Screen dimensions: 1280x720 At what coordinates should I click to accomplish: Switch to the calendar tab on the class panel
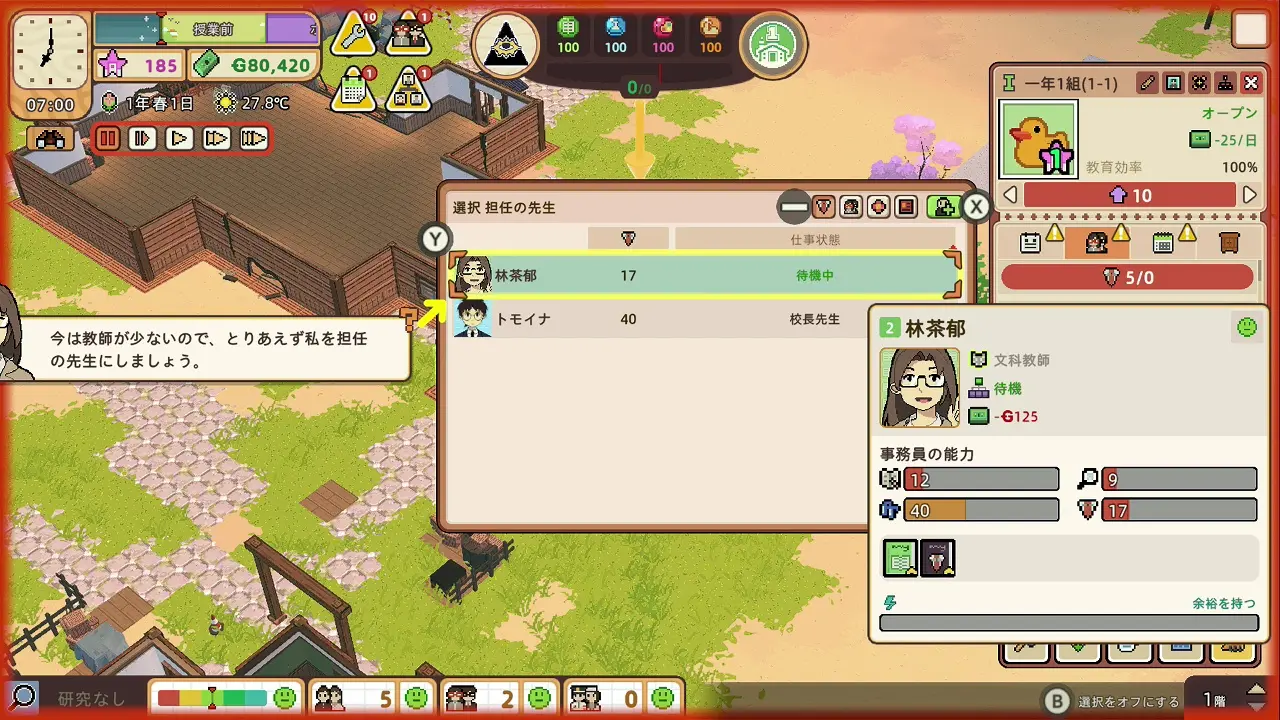(1163, 242)
